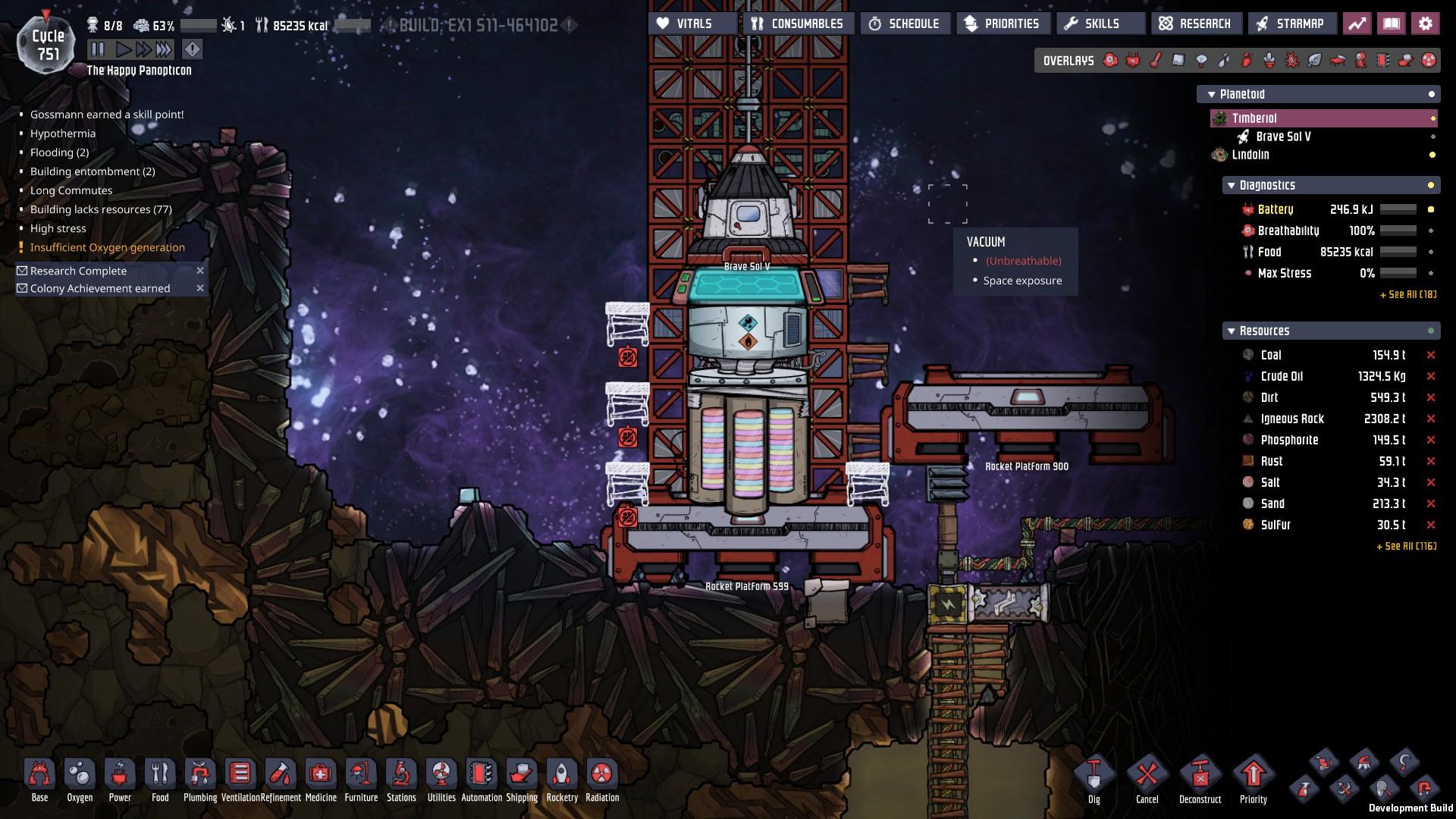This screenshot has height=819, width=1456.
Task: Open the Rocketry build category
Action: click(562, 780)
